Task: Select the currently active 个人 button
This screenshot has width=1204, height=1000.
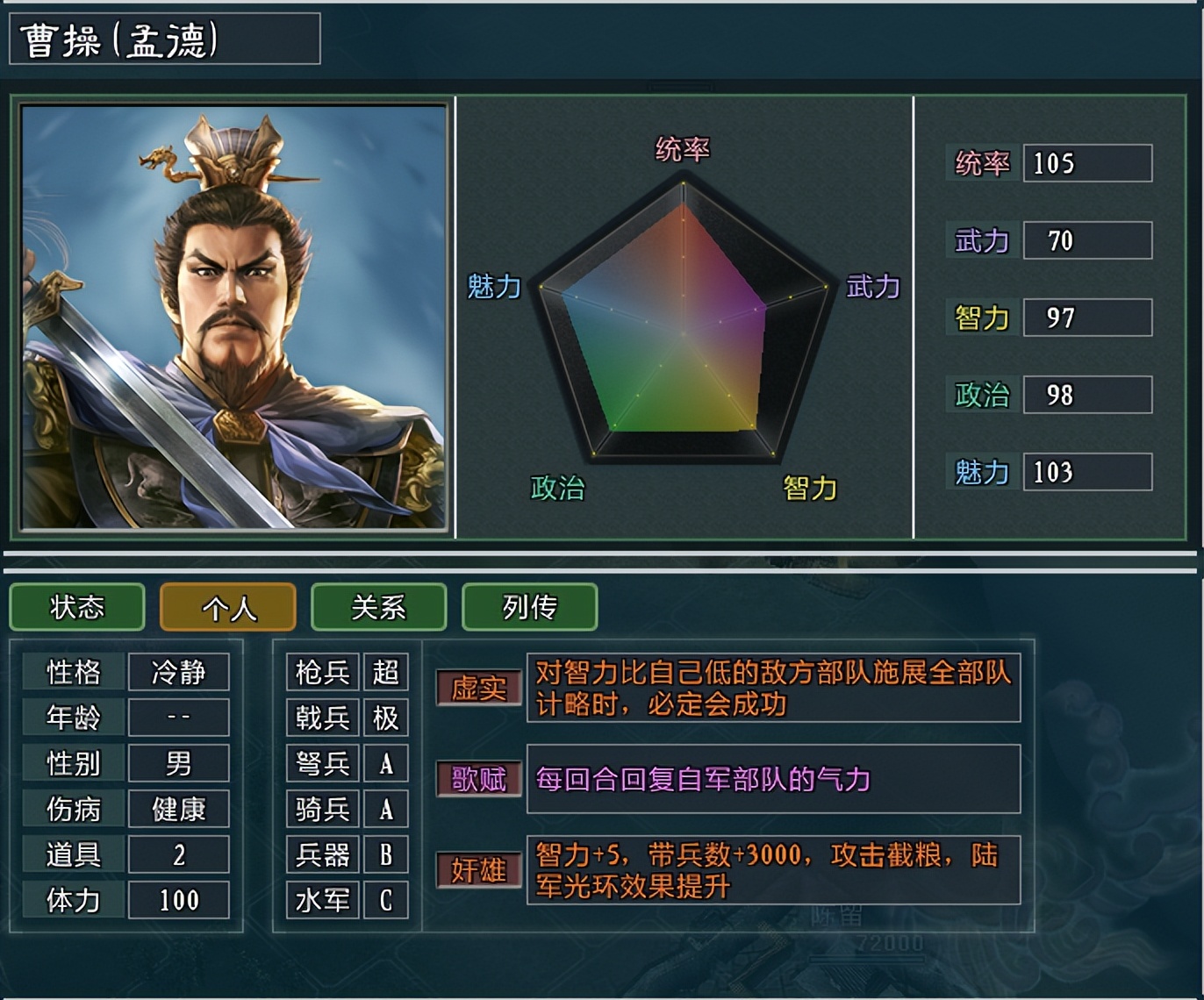Action: click(x=227, y=607)
